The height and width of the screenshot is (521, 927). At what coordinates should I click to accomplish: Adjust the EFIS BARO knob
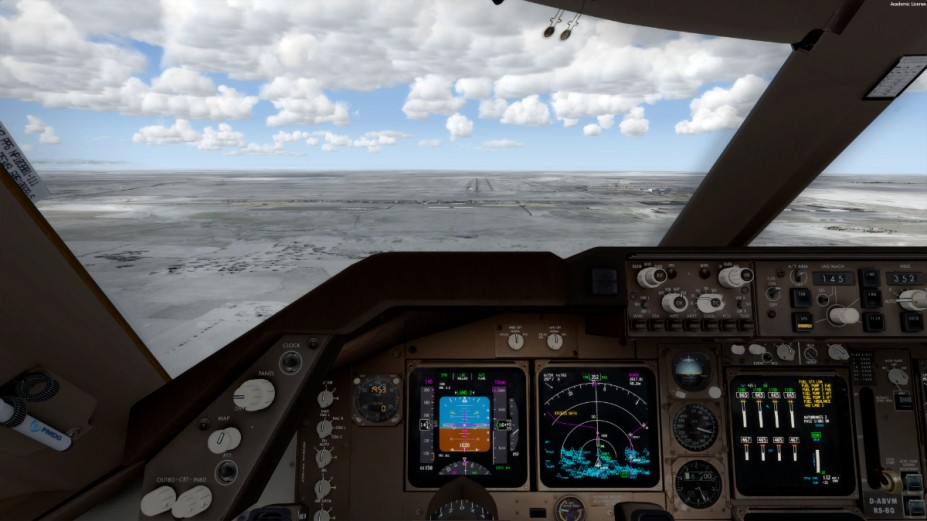[735, 277]
